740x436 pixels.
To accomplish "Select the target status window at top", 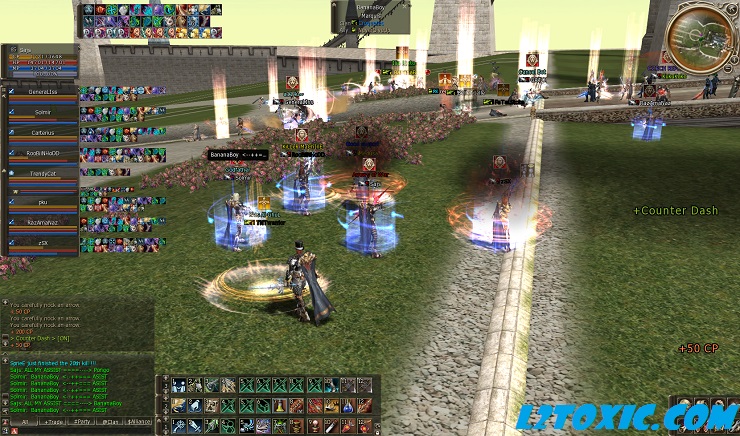I will click(x=370, y=16).
